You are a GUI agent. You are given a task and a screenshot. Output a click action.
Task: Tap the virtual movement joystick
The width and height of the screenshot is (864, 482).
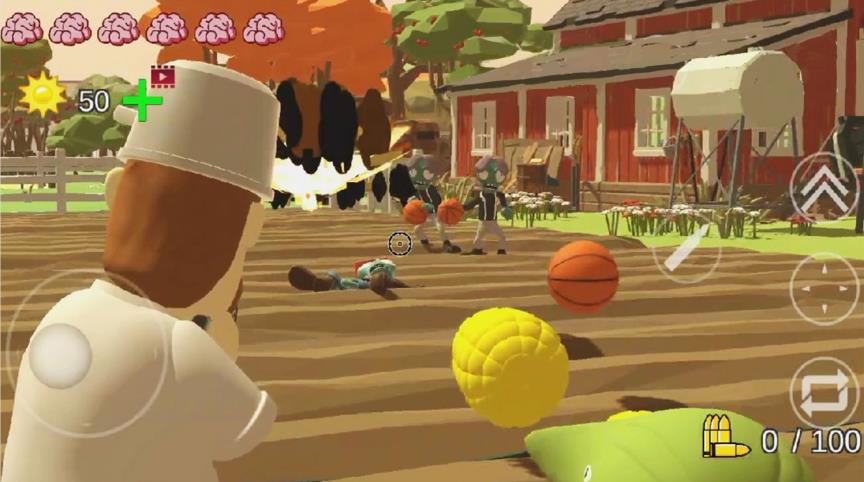coord(61,356)
